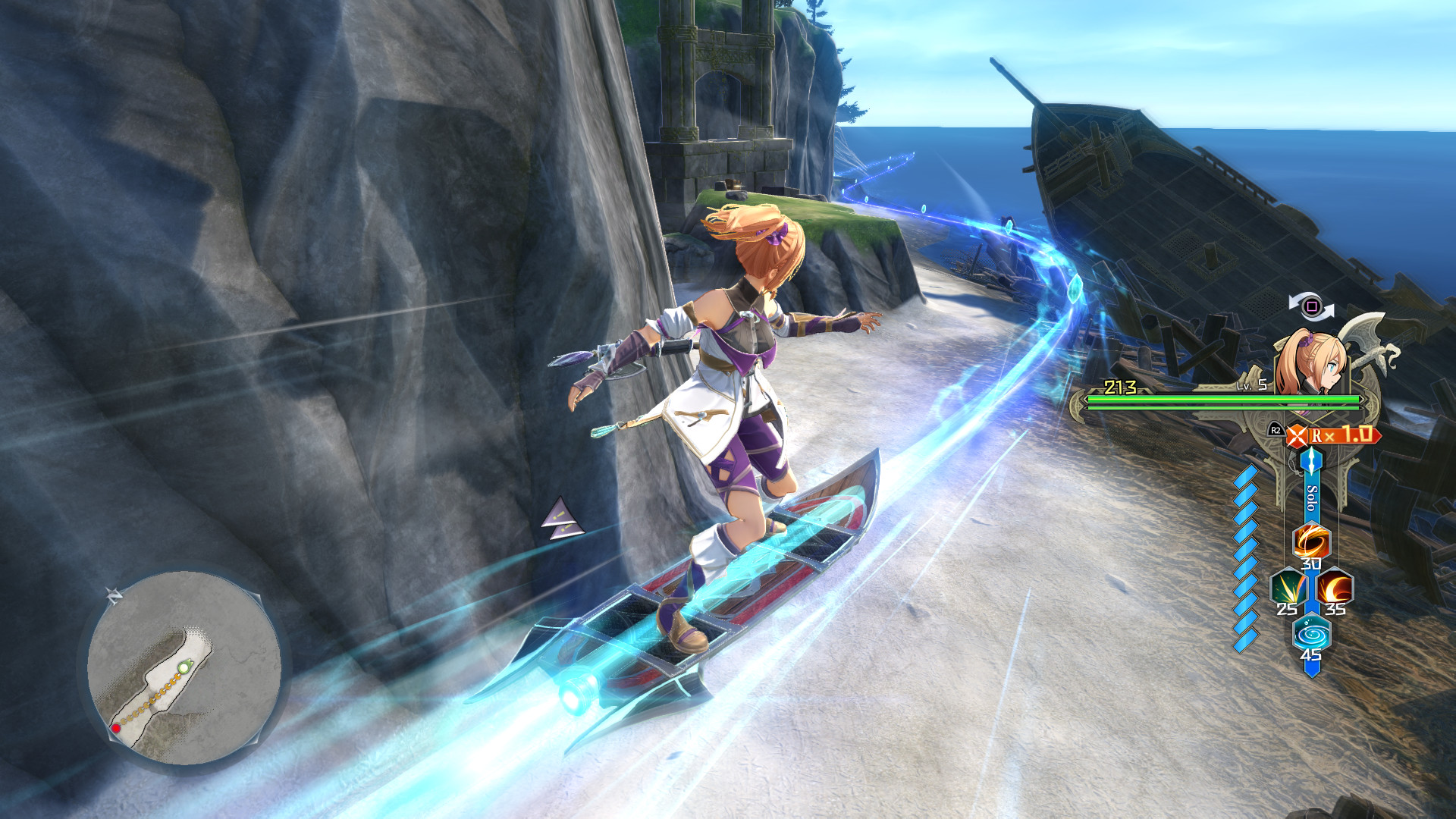Click the green destination marker on the minimap

pos(184,666)
